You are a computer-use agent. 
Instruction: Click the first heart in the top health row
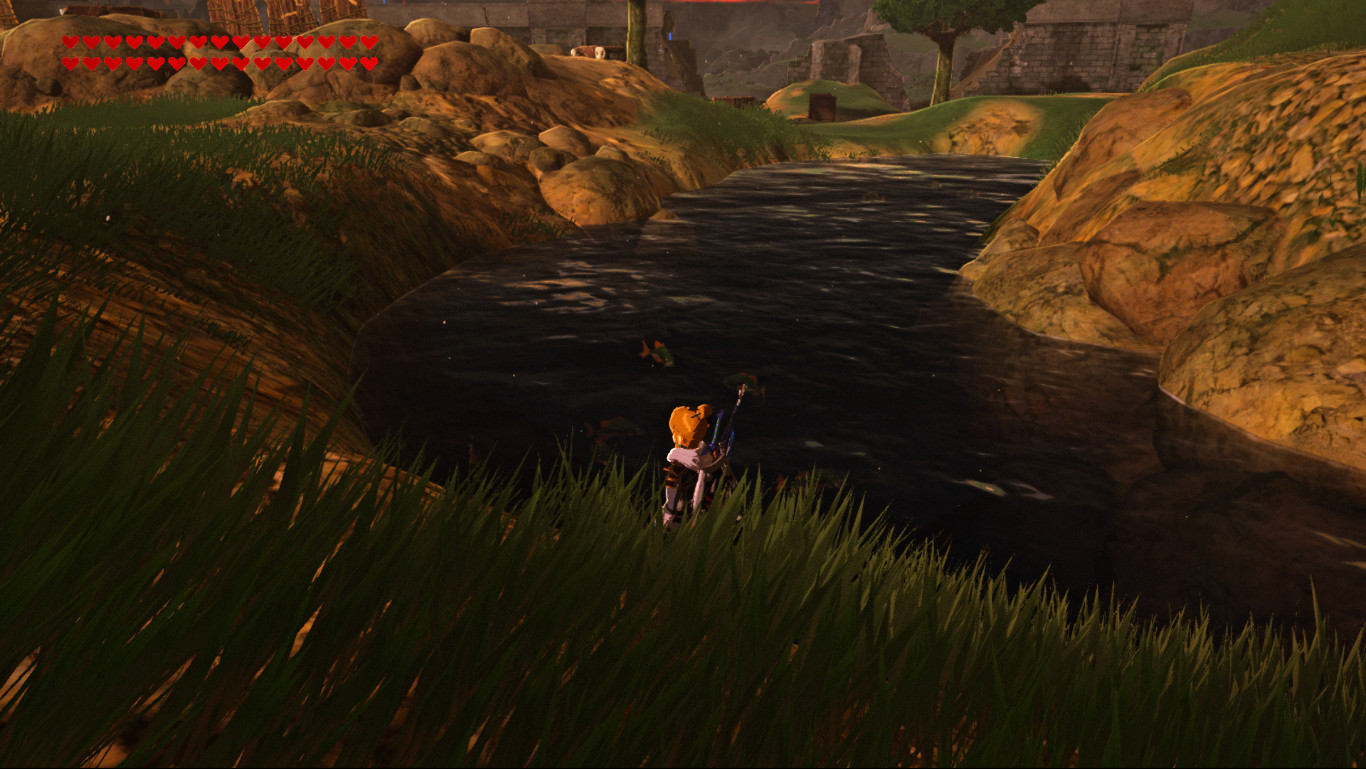point(70,43)
